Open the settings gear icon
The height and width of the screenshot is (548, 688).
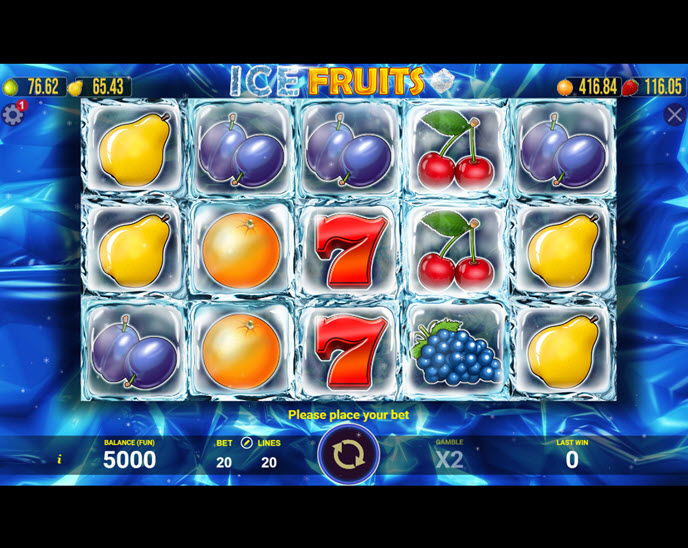[12, 114]
